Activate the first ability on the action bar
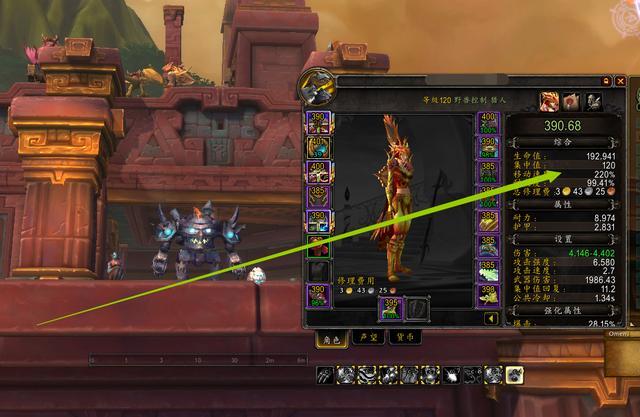 (326, 375)
